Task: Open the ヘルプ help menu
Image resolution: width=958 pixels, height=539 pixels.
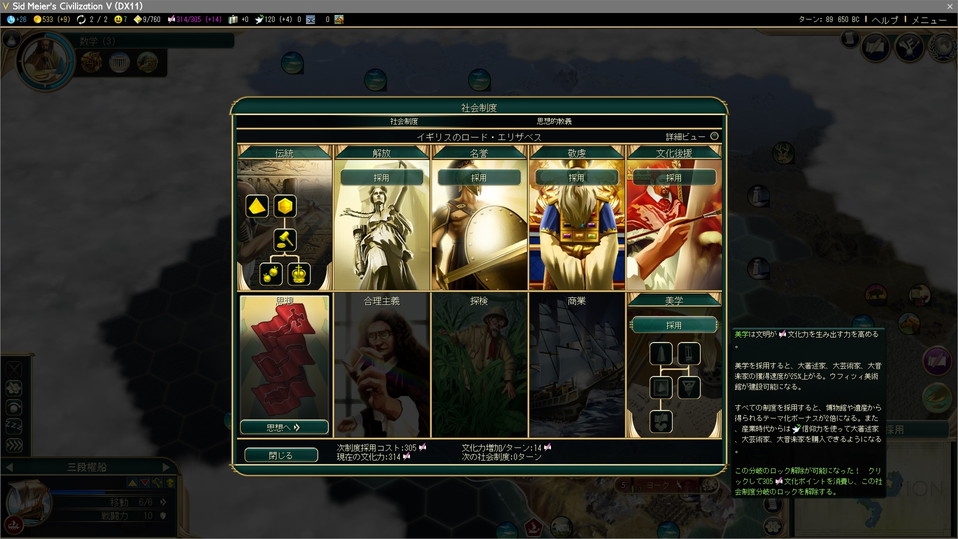Action: pos(884,20)
